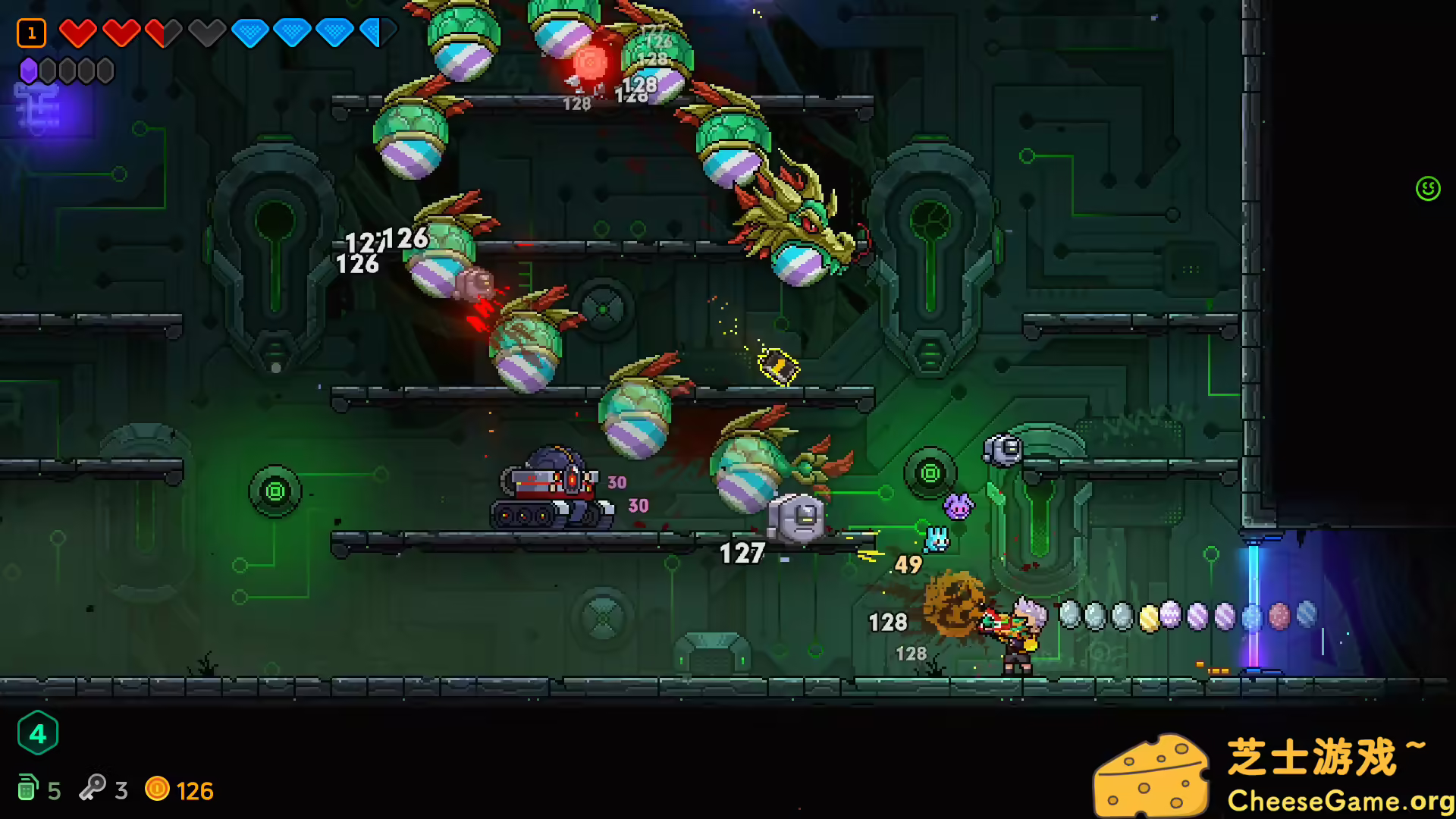Select the silver key icon
This screenshot has height=819, width=1456.
[x=93, y=790]
